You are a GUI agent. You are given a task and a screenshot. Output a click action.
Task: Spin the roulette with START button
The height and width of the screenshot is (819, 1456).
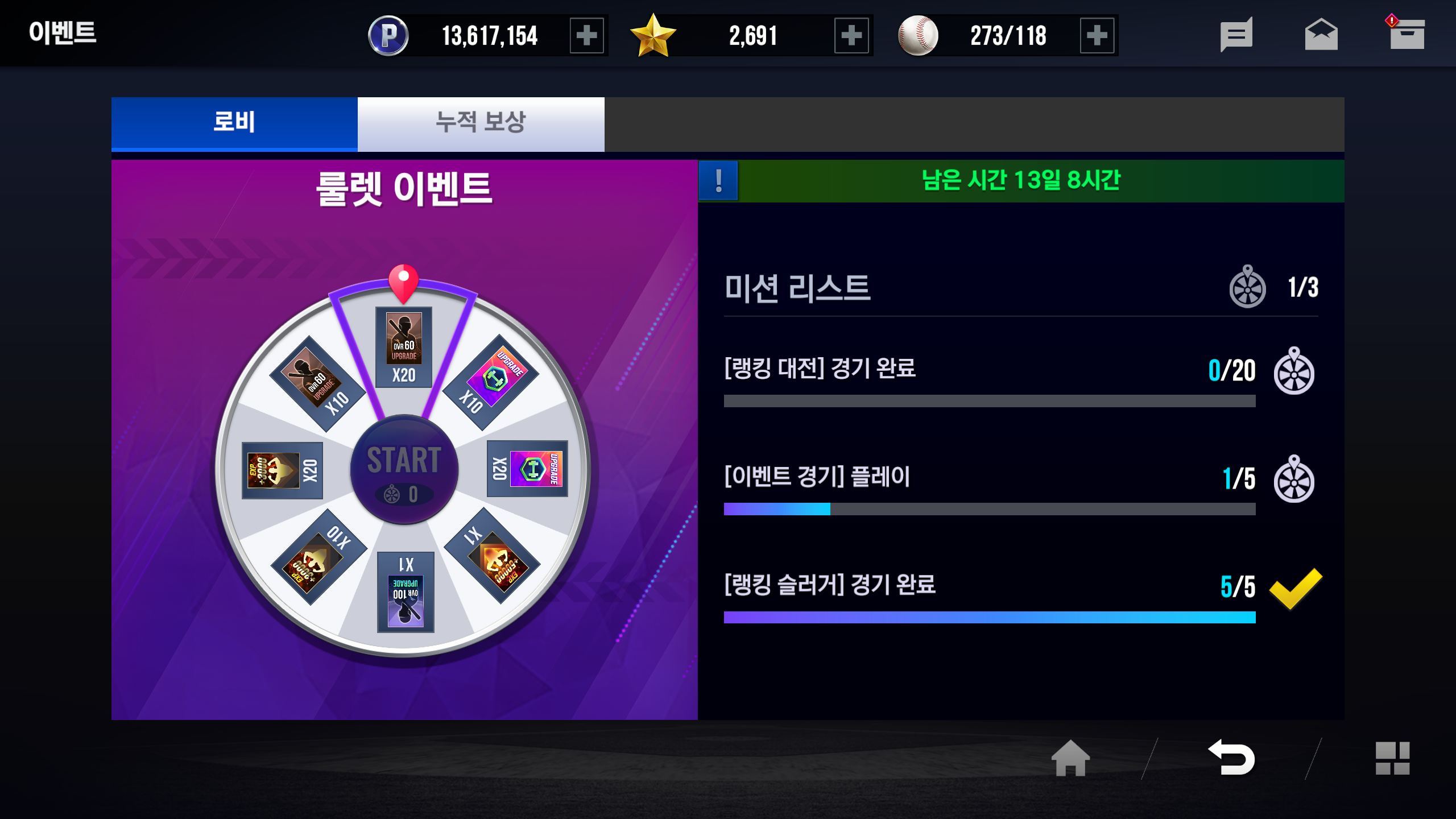pyautogui.click(x=404, y=470)
